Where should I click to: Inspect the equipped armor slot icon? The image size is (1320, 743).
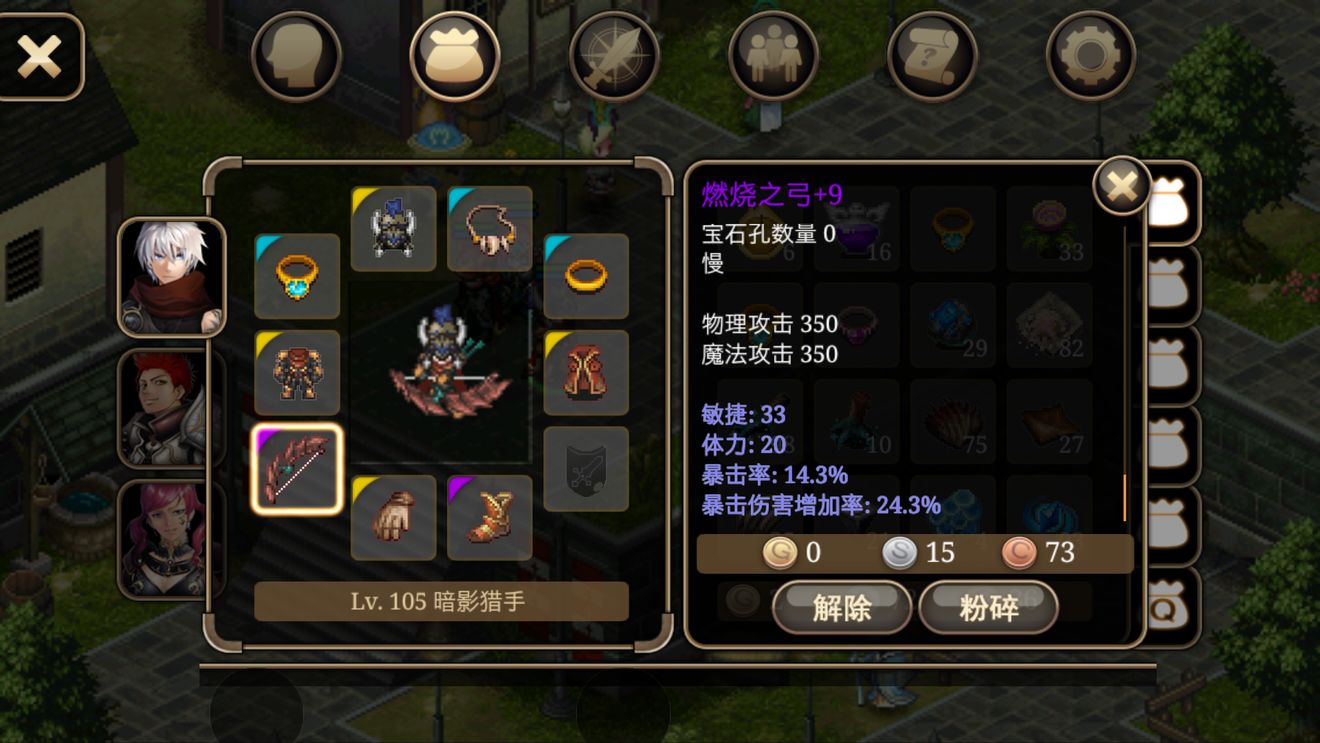tap(296, 371)
